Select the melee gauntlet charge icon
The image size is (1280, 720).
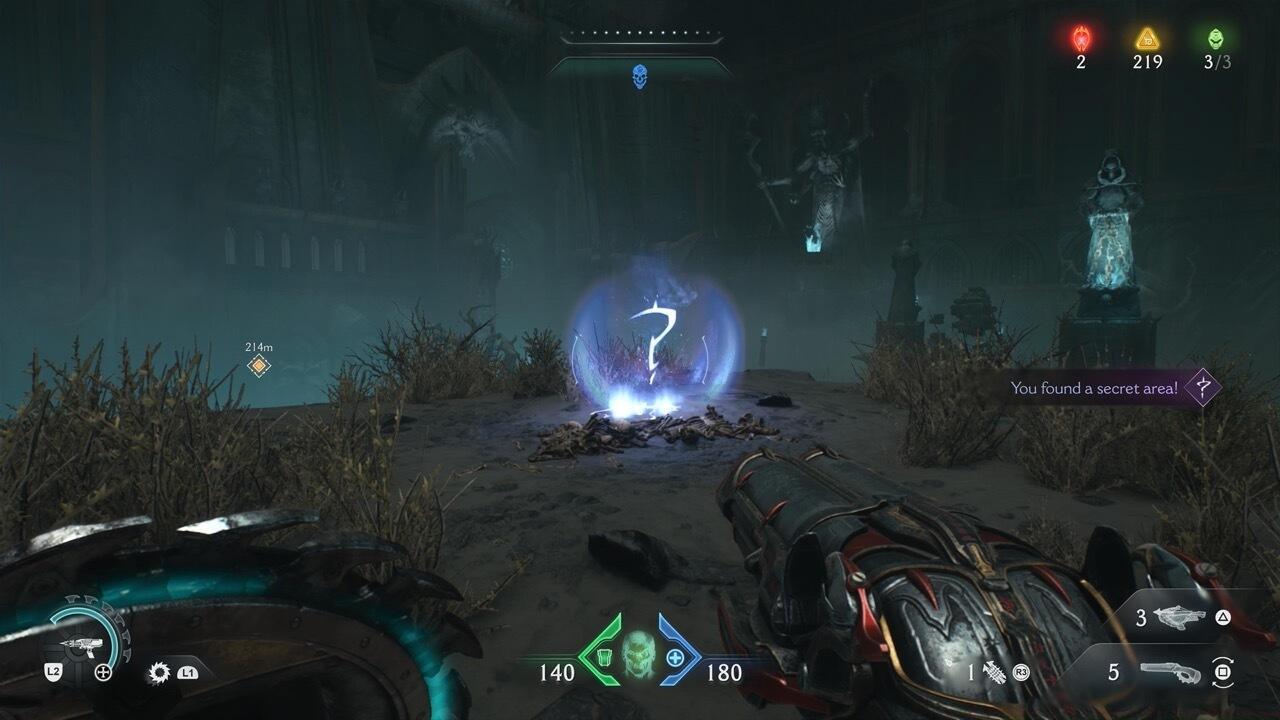point(995,672)
